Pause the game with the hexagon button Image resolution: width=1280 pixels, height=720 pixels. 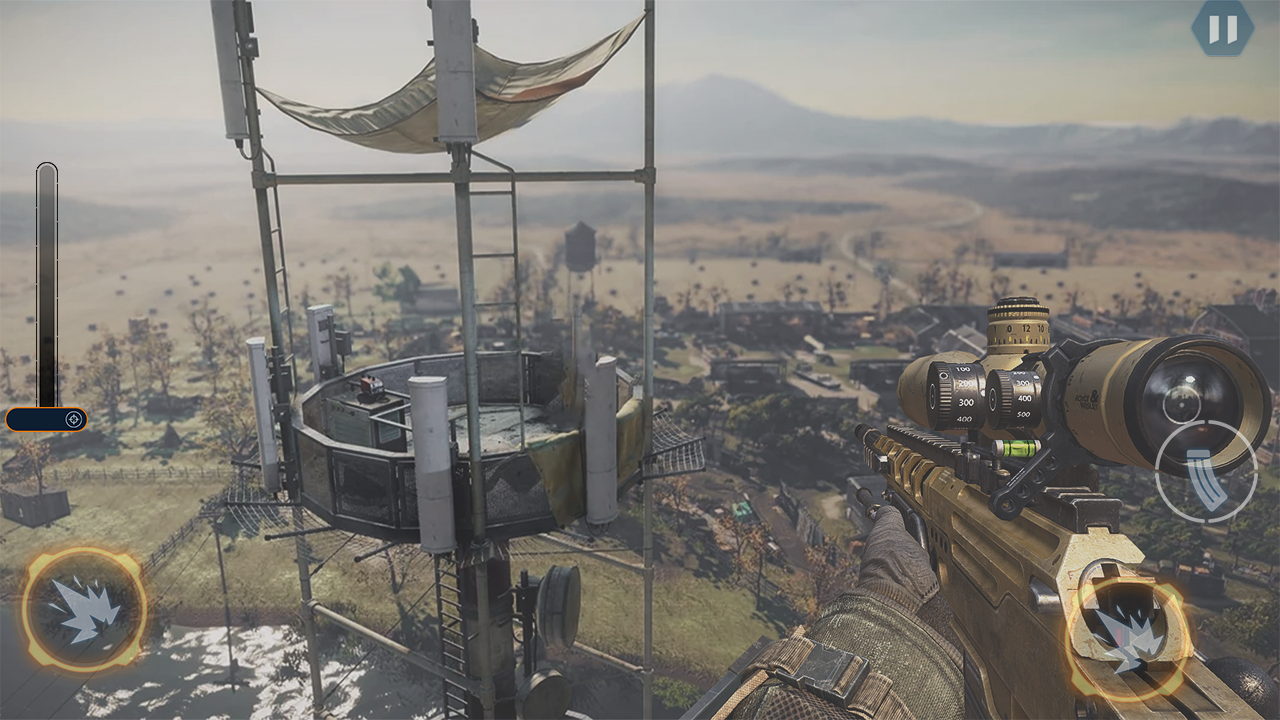click(1222, 28)
